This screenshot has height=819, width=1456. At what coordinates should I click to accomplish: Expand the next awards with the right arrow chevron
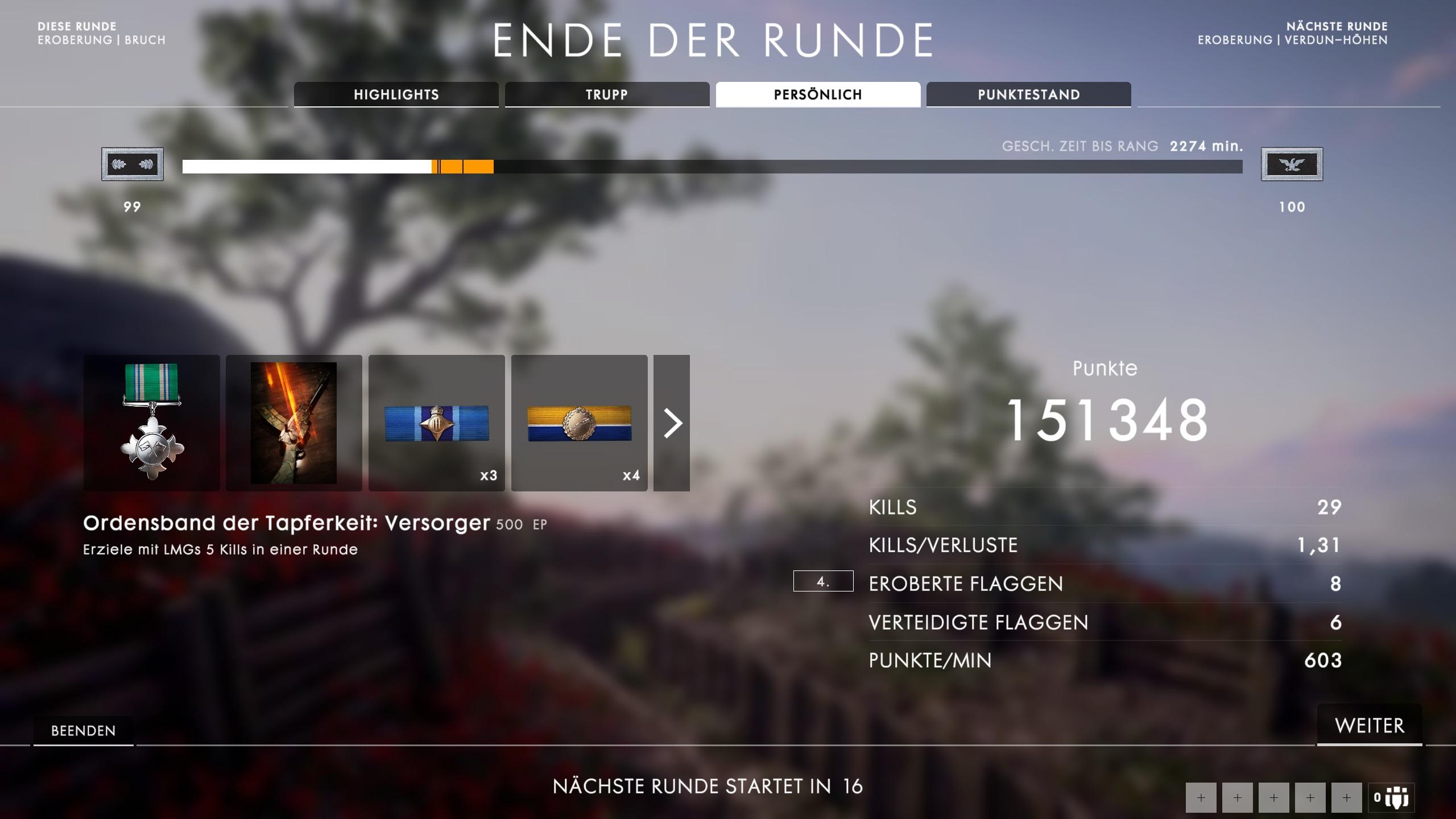tap(674, 423)
